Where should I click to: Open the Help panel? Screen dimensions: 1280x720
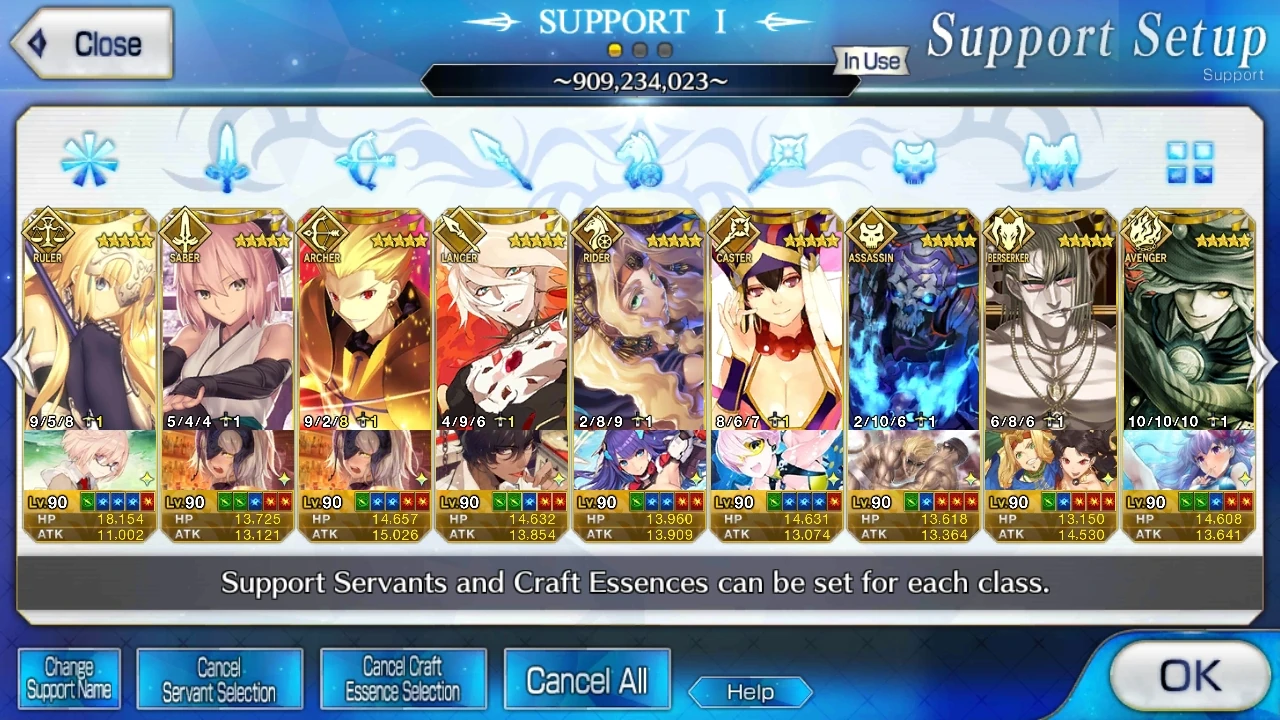click(x=750, y=692)
